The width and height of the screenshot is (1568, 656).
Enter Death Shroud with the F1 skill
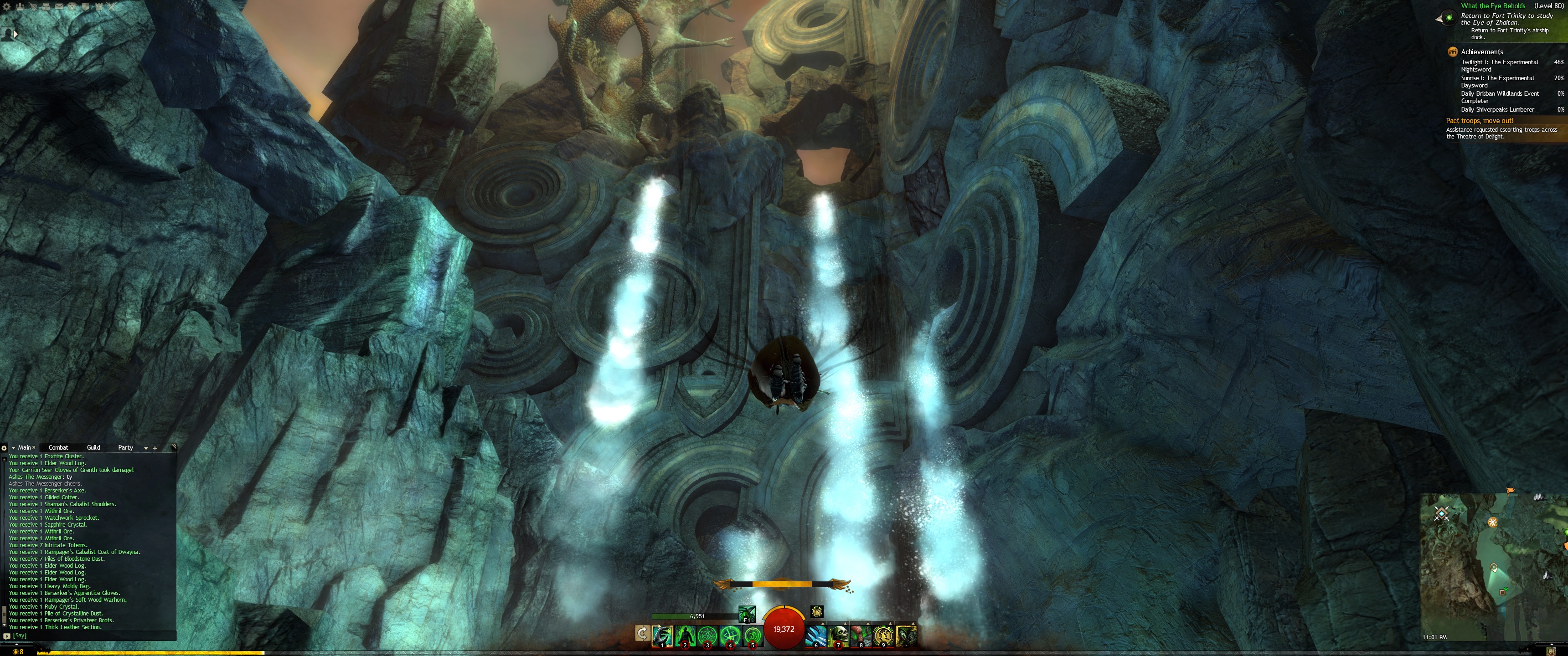tap(747, 613)
